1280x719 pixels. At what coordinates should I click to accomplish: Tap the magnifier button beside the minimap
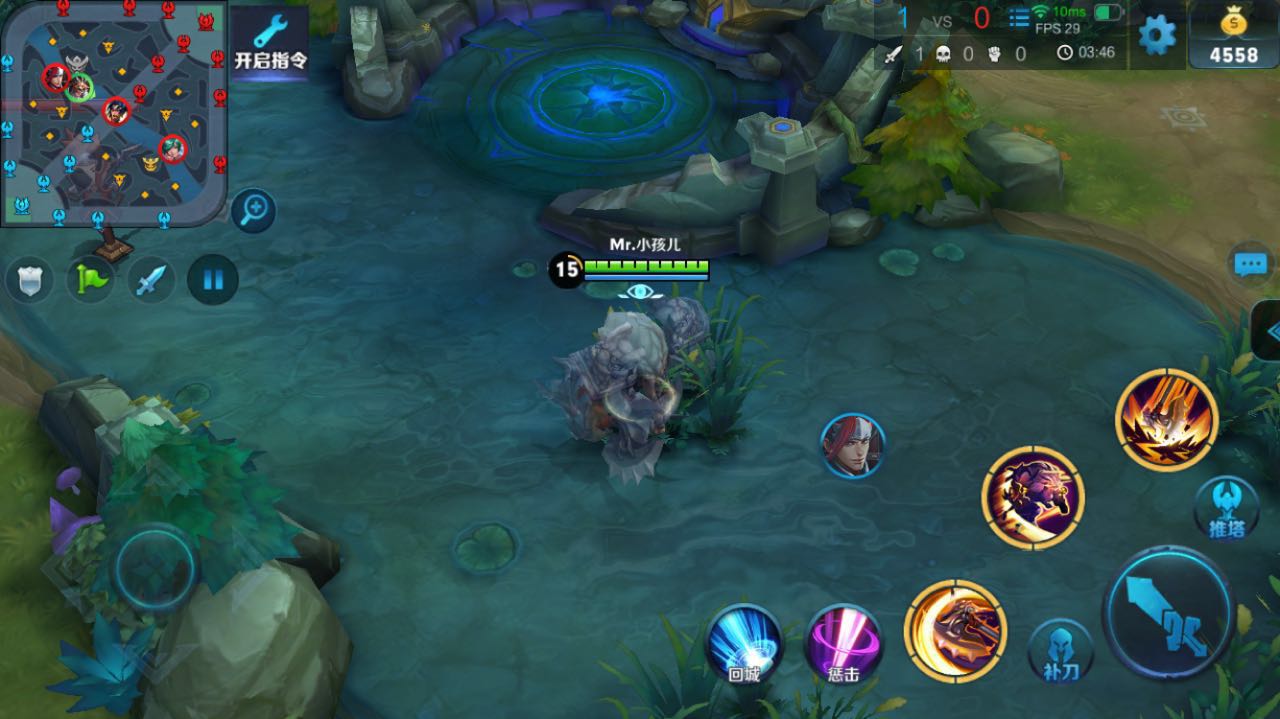254,210
